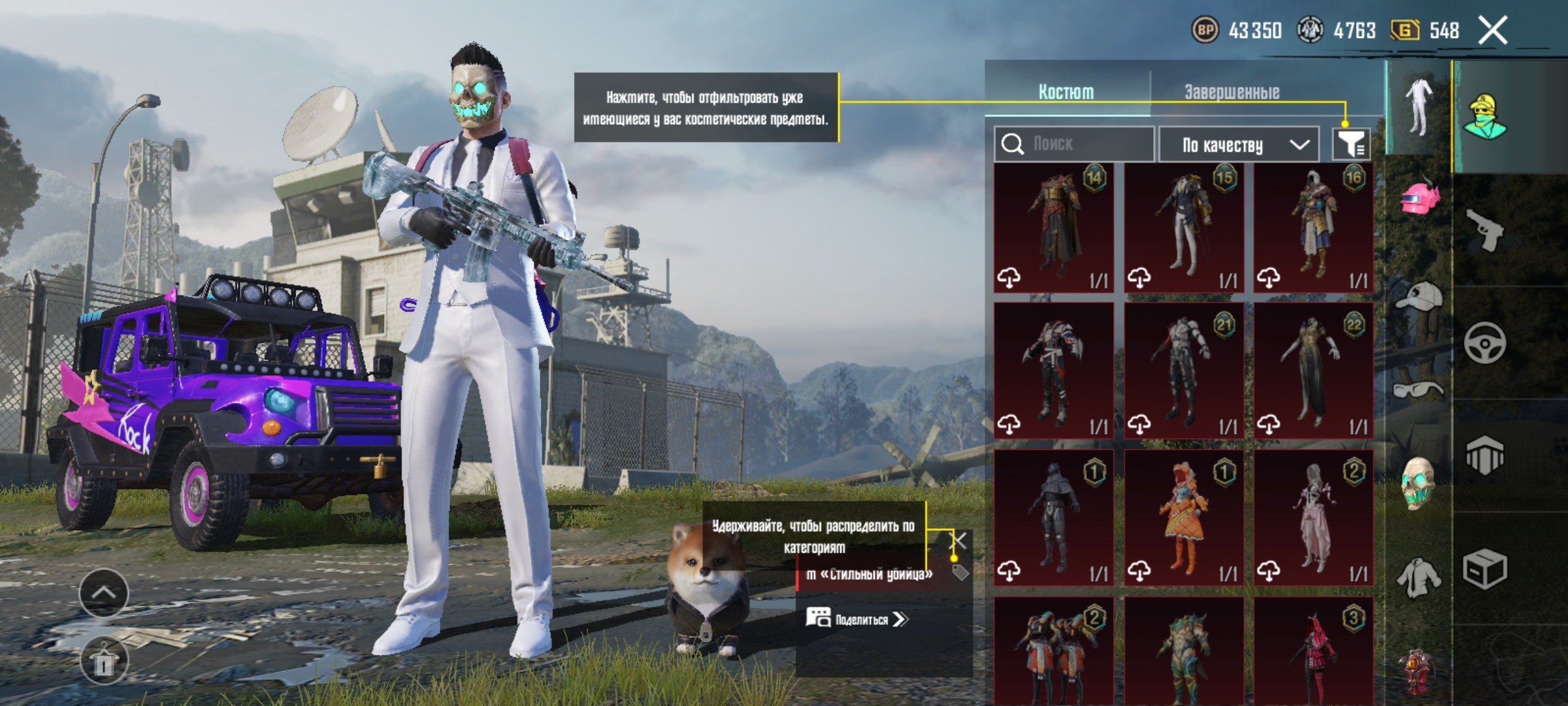The height and width of the screenshot is (706, 1568).
Task: Pick the costume numbered 16
Action: click(1313, 227)
